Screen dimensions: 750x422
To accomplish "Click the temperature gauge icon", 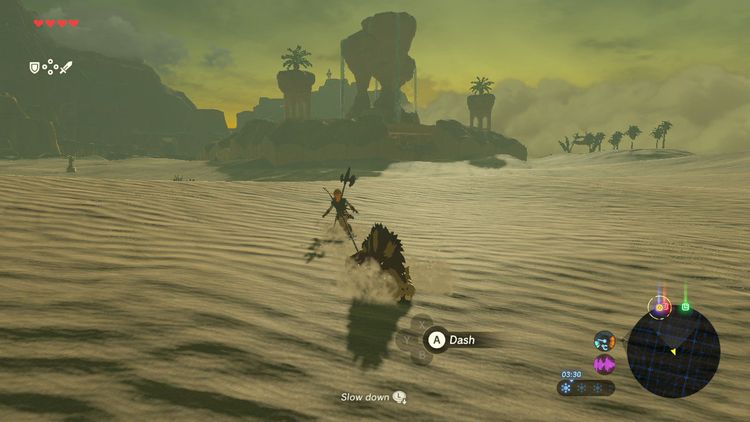I will pos(604,341).
